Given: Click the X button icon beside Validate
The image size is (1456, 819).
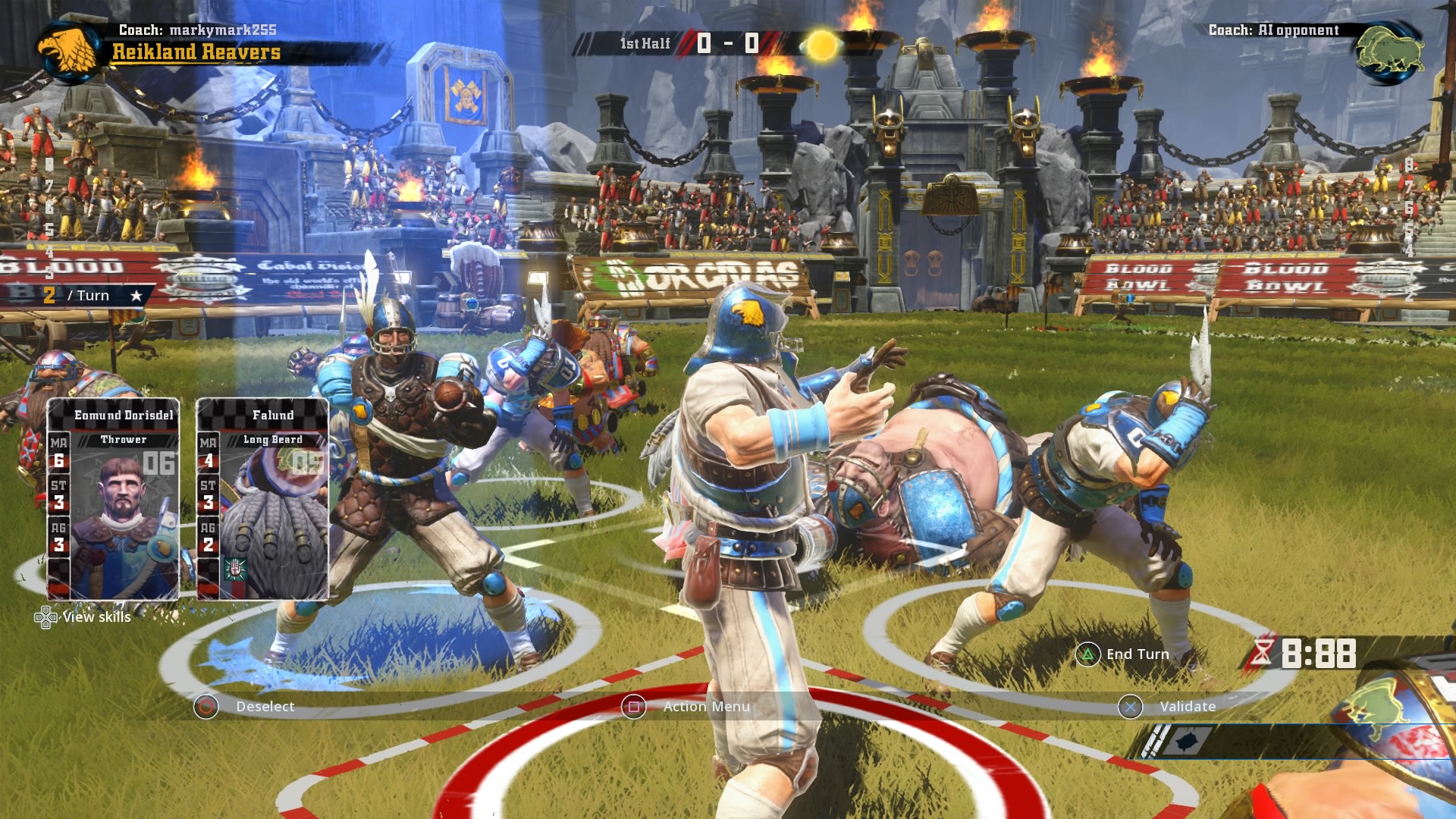Looking at the screenshot, I should coord(1131,706).
